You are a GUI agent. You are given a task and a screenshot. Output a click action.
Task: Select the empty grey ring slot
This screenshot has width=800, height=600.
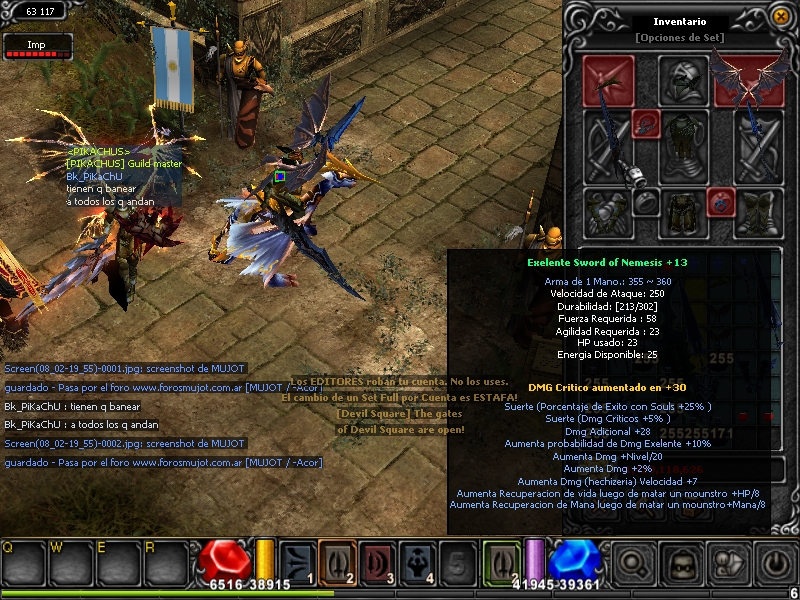[645, 202]
